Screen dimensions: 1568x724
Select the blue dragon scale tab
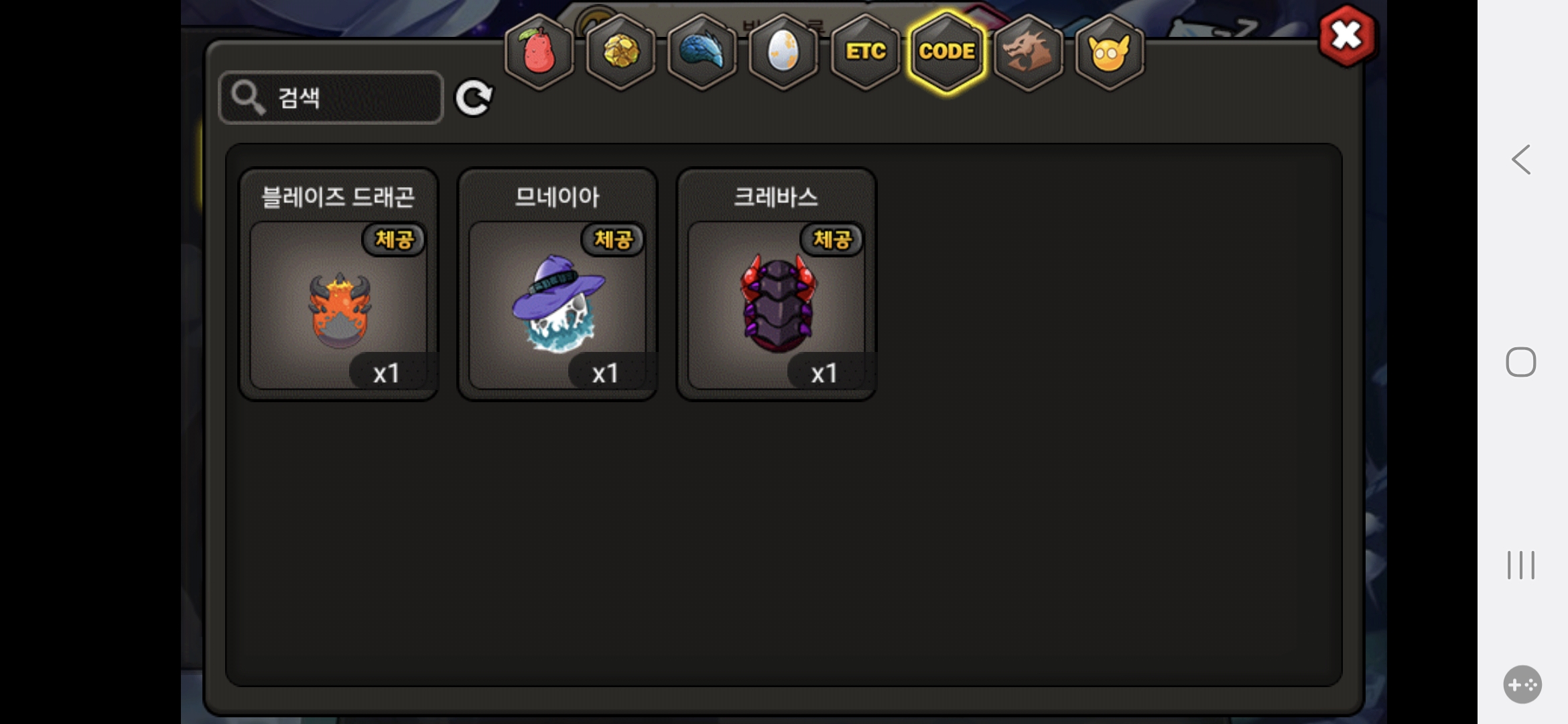702,52
